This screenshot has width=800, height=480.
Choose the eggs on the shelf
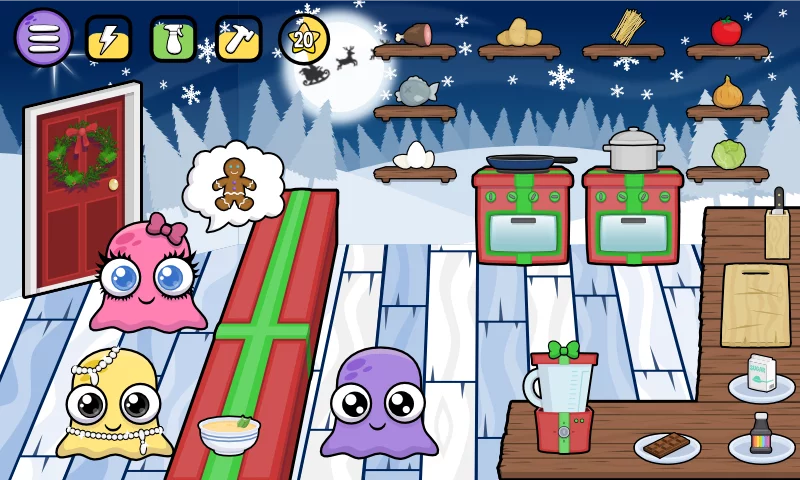coord(414,155)
